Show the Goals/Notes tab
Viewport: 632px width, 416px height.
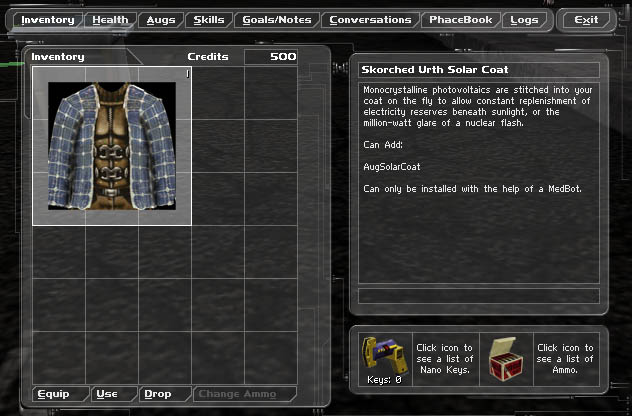(278, 20)
